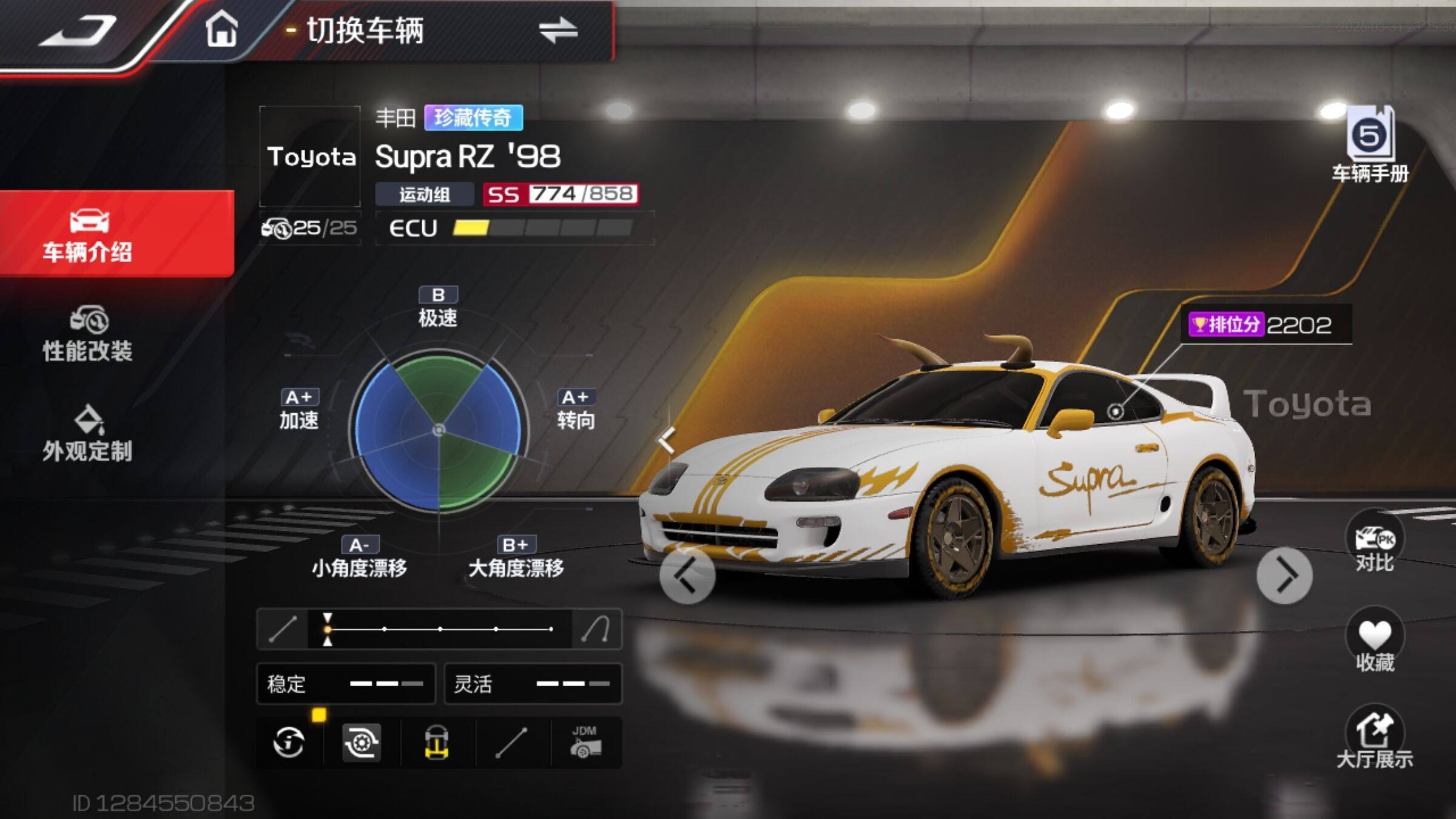The image size is (1456, 819).
Task: Choose the yellow chassis drivetrain icon
Action: point(437,742)
